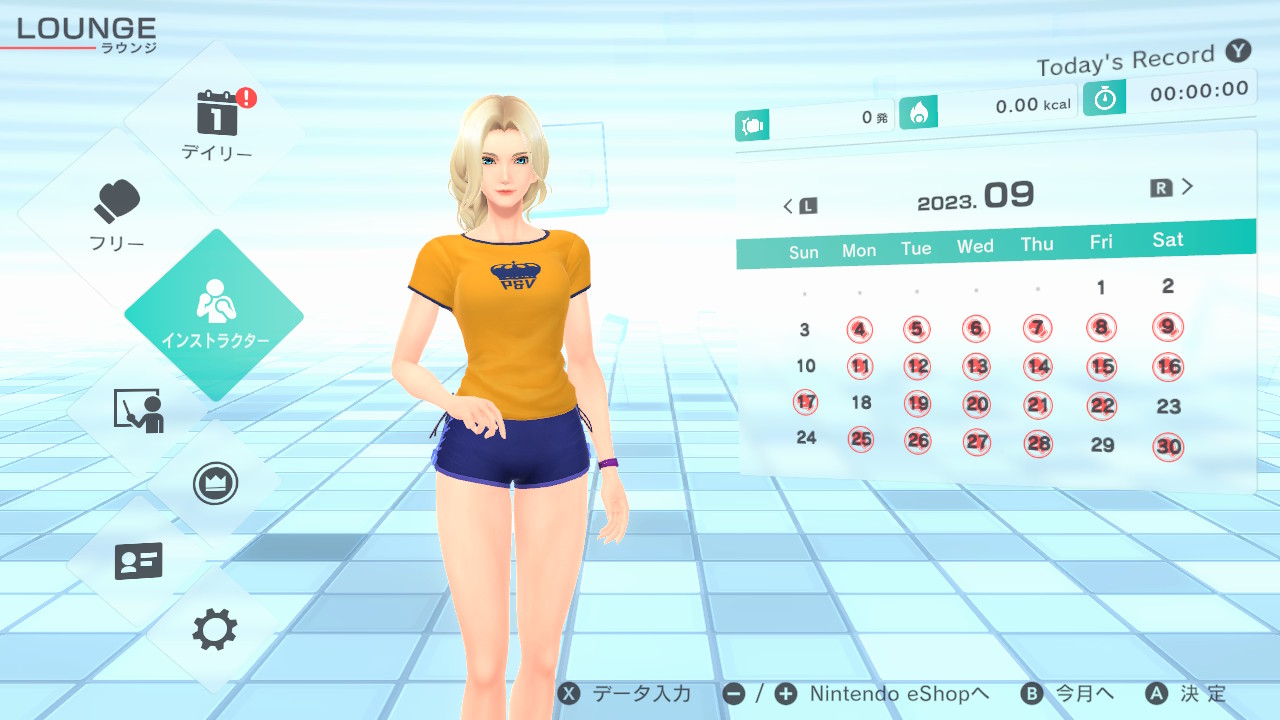Open the gear settings menu
The height and width of the screenshot is (720, 1280).
point(214,630)
